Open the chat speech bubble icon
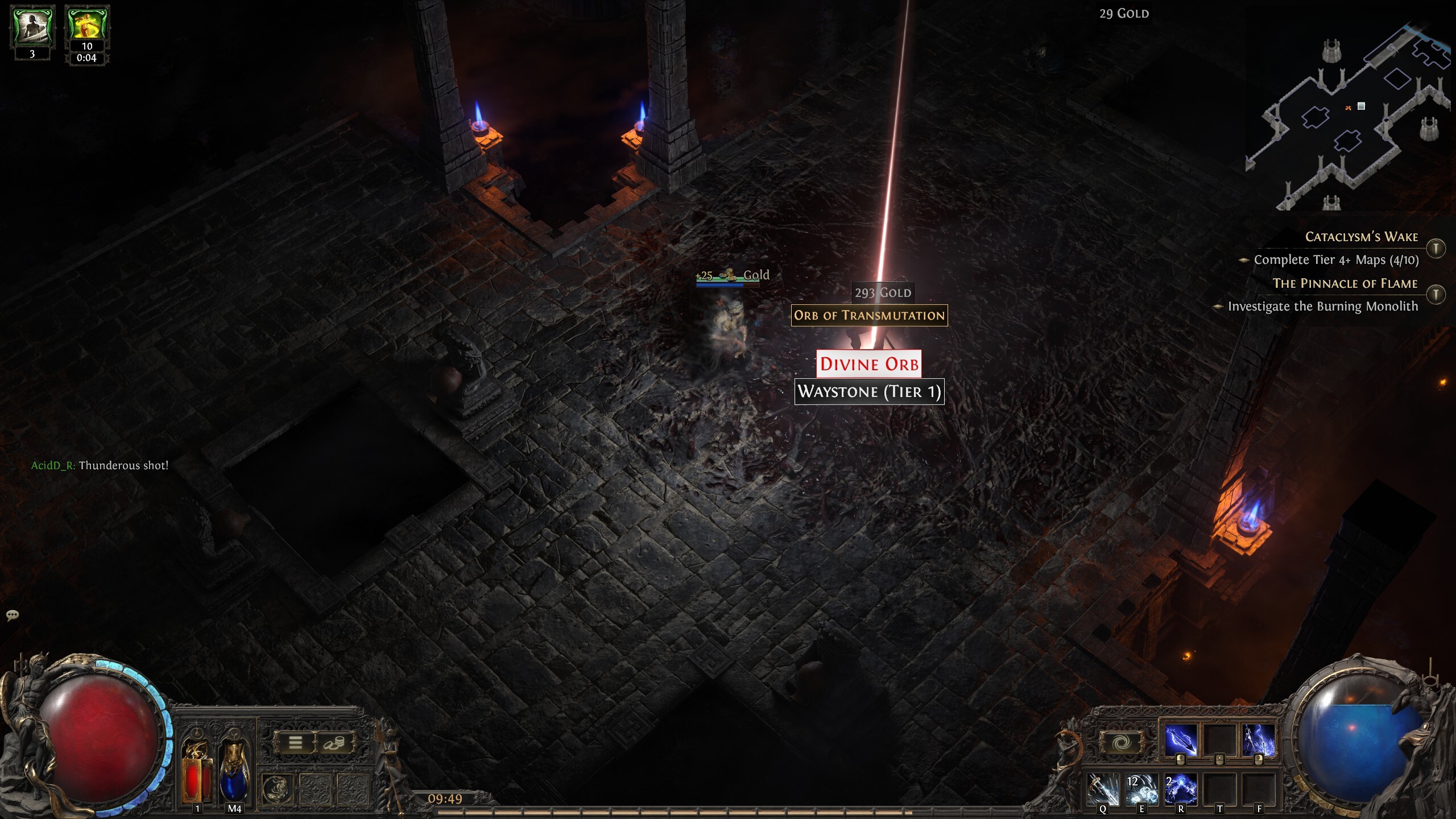The height and width of the screenshot is (819, 1456). point(13,615)
